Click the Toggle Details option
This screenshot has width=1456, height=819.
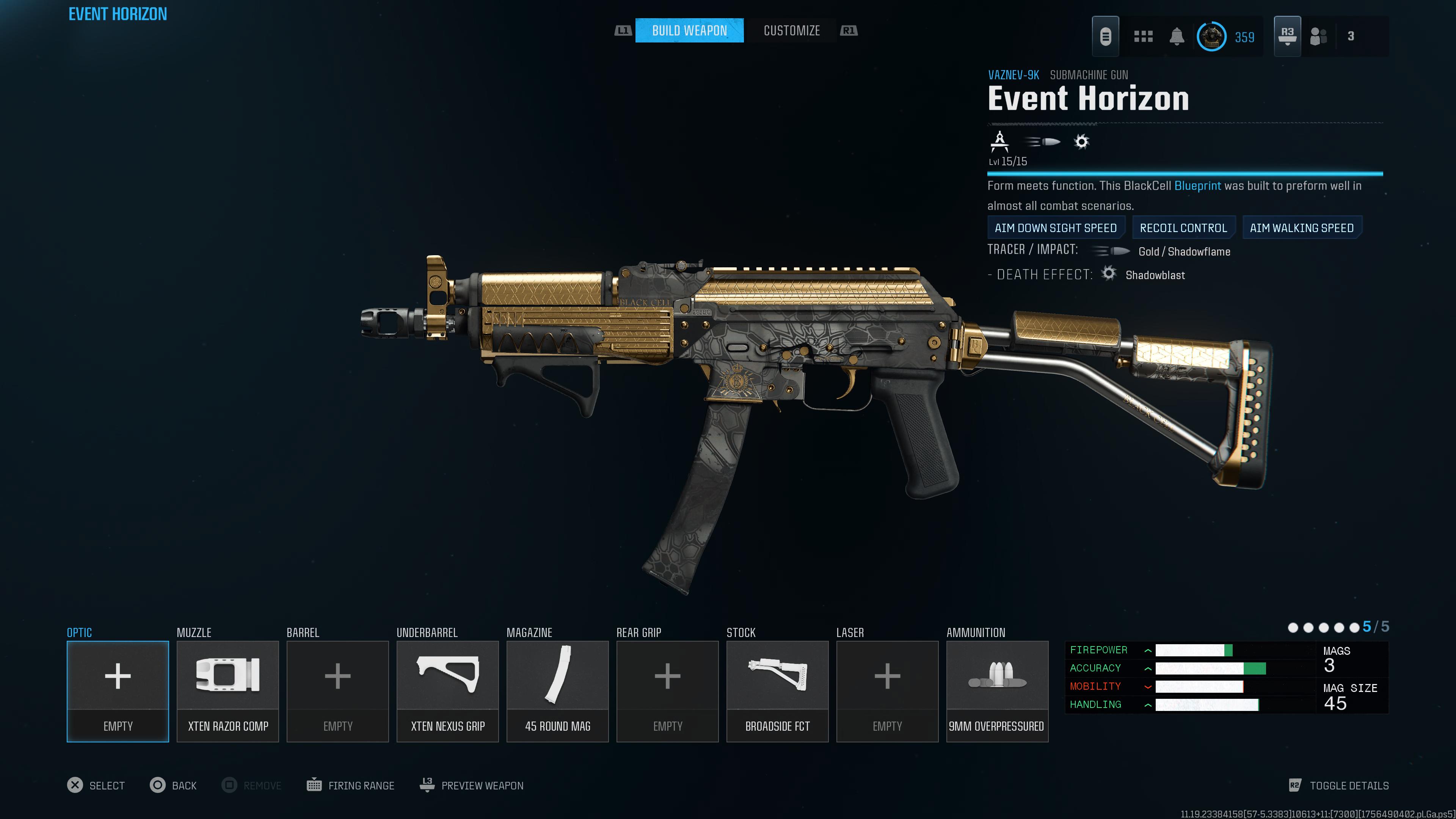pos(1338,785)
